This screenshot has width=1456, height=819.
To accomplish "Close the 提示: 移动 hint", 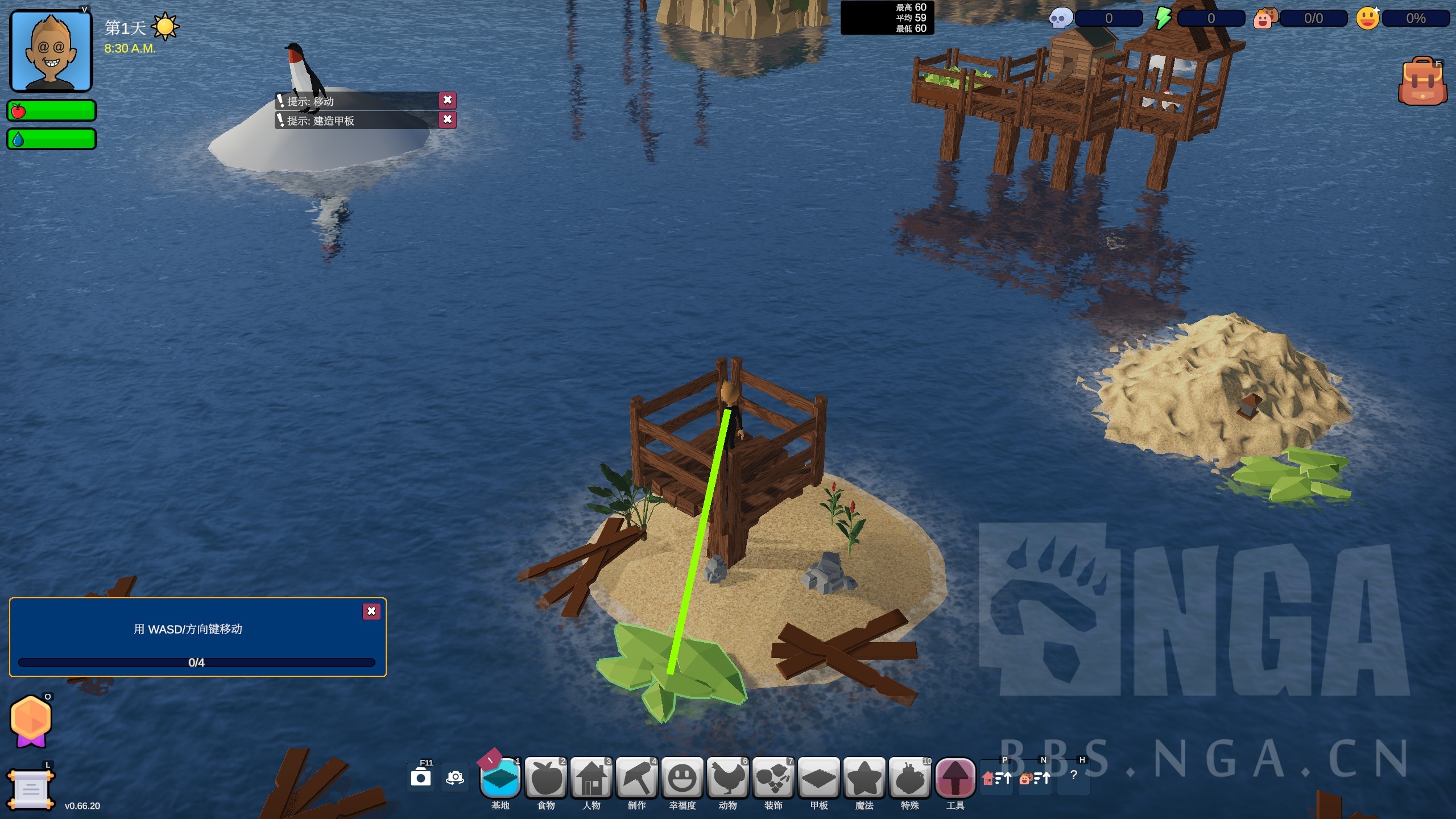I will (448, 100).
